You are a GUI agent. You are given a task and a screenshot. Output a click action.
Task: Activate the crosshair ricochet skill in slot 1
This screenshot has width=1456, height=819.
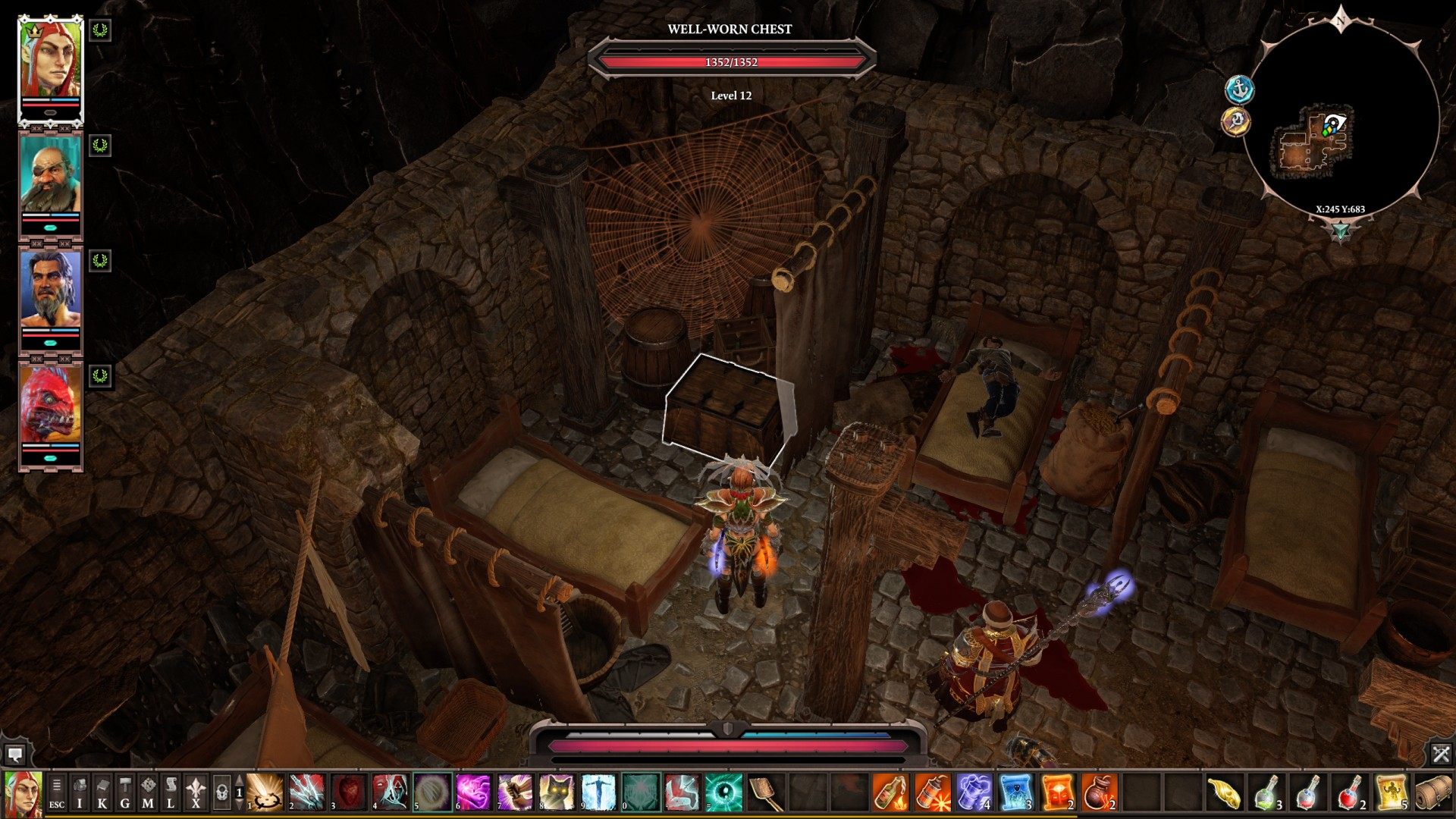[x=266, y=792]
